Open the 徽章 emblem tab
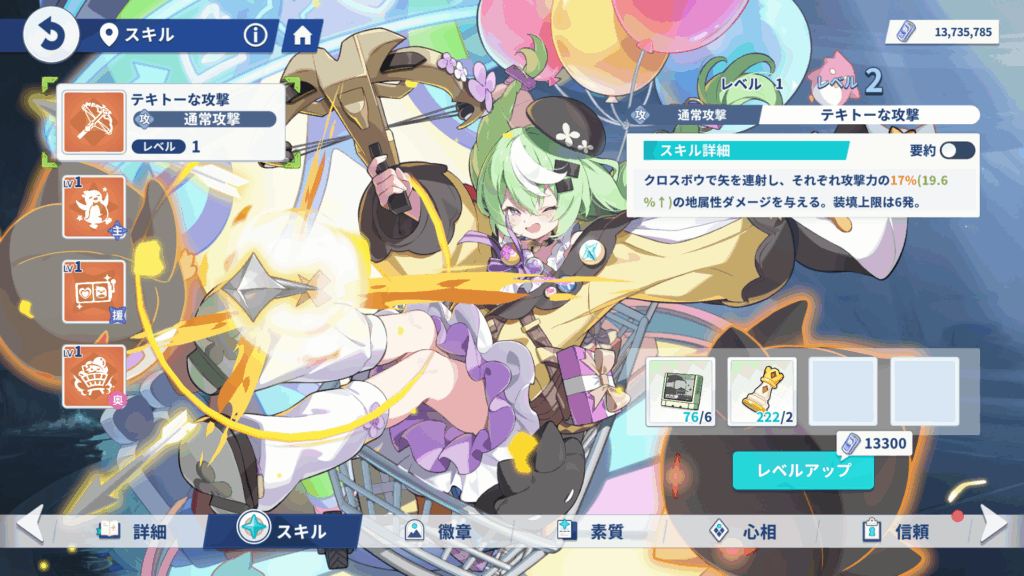This screenshot has width=1024, height=576. (x=437, y=531)
